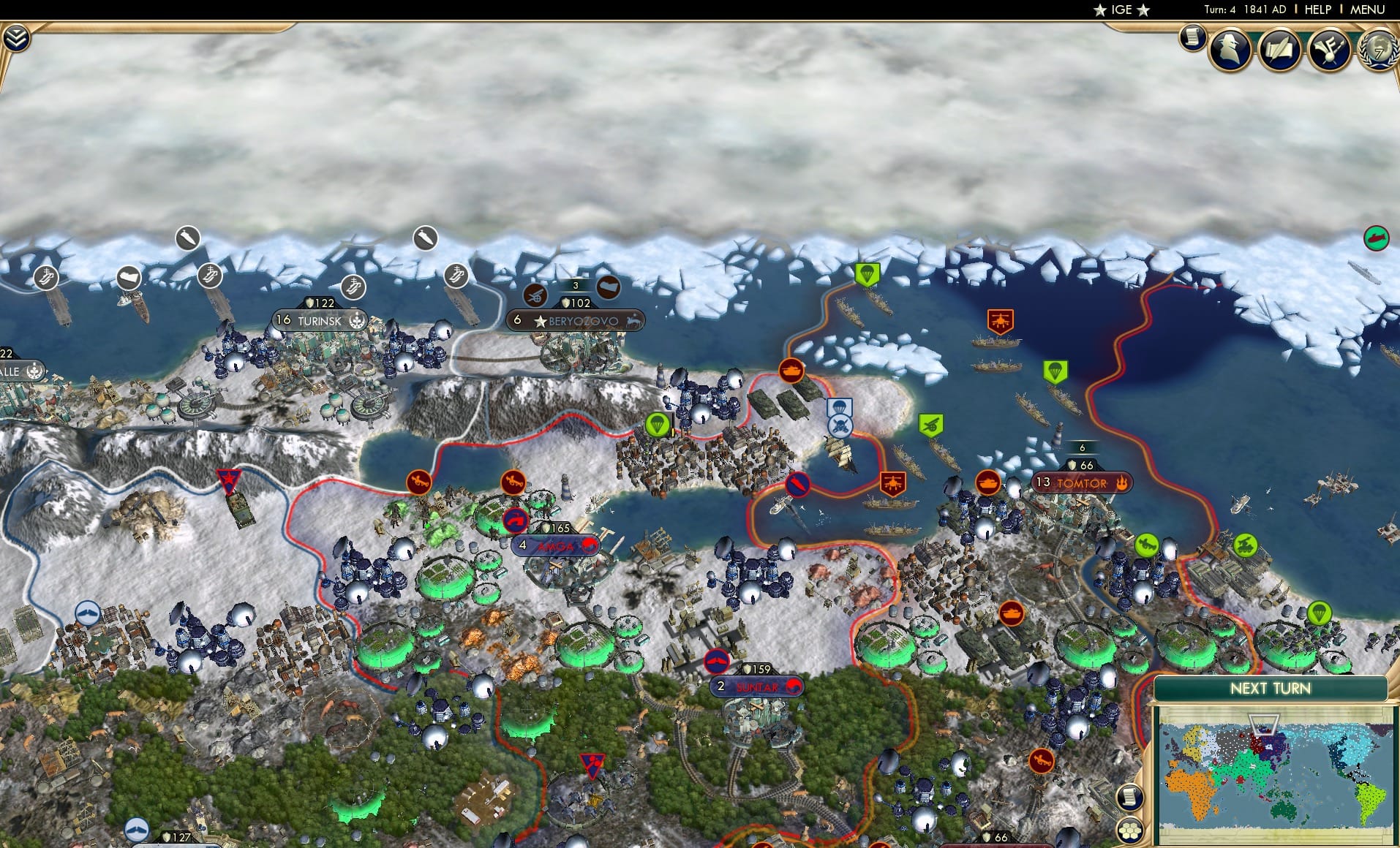Image resolution: width=1400 pixels, height=848 pixels.
Task: Click the Suntar city banner
Action: click(755, 686)
